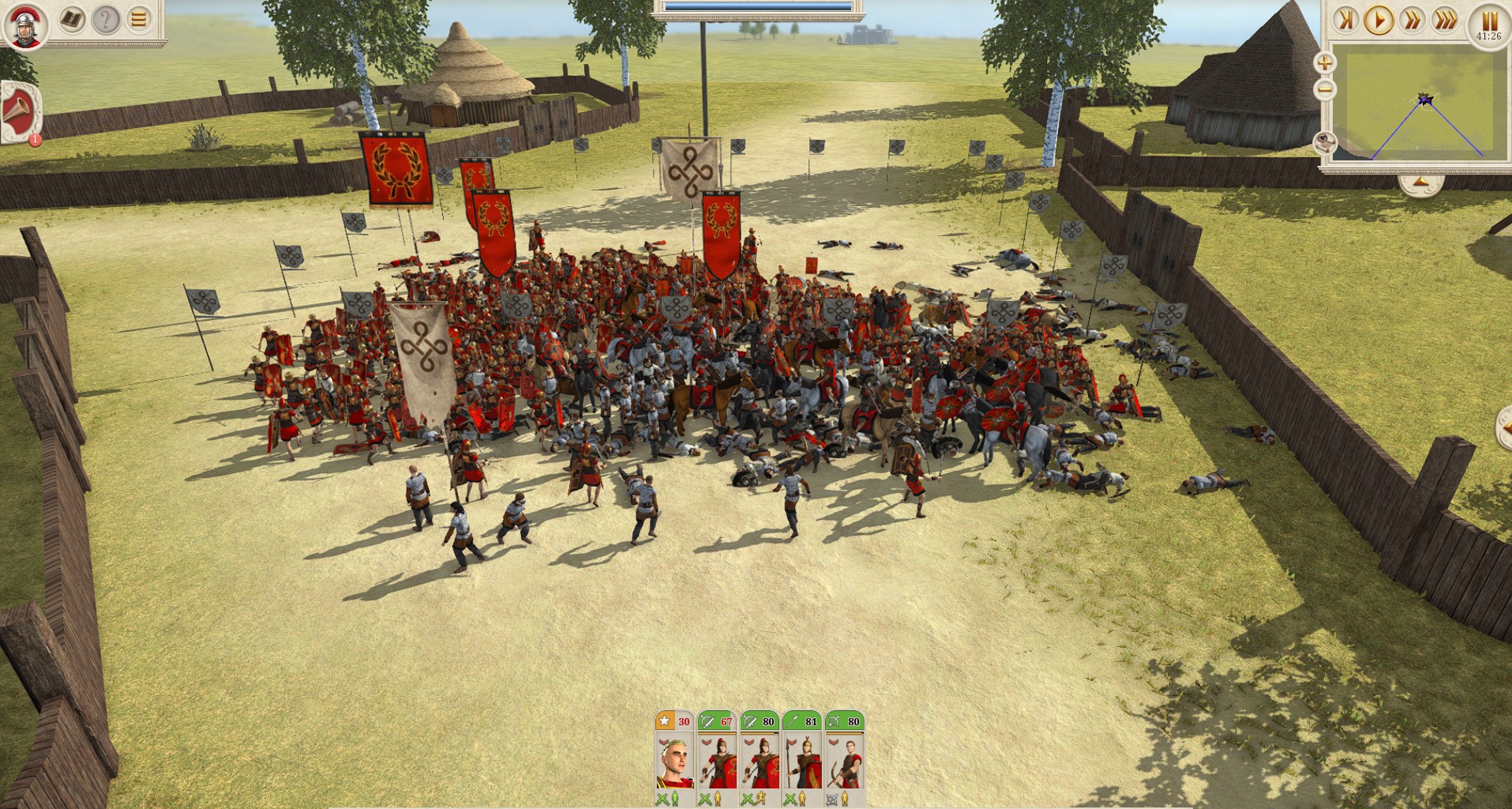This screenshot has width=1512, height=809.
Task: Open the book encyclopedia button
Action: [72, 19]
